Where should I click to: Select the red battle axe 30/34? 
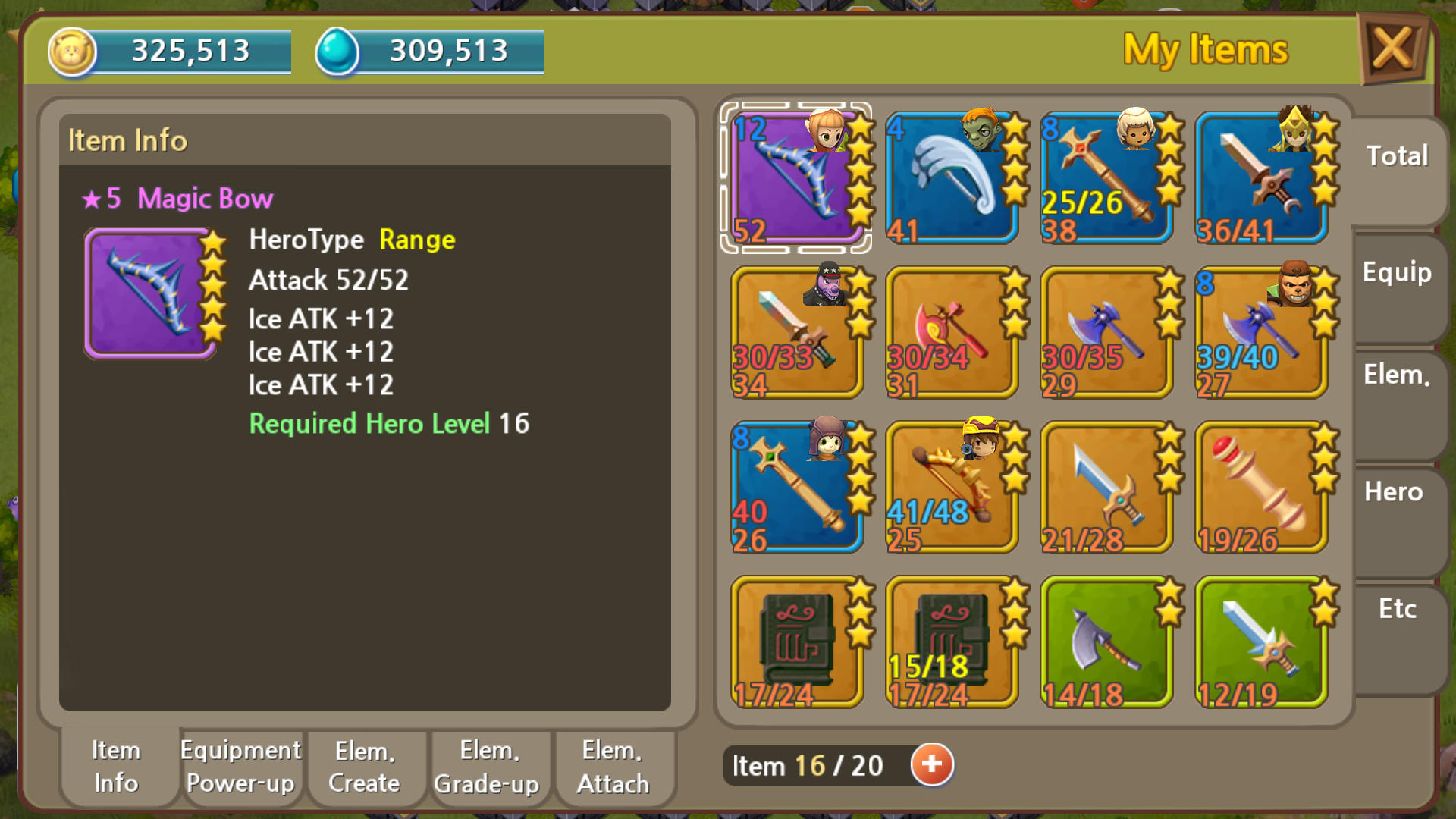(x=951, y=332)
